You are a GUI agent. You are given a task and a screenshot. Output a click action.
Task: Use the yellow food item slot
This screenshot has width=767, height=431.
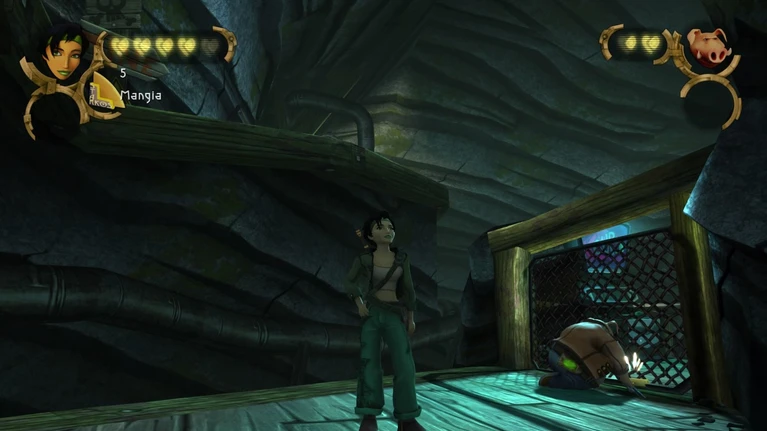click(101, 91)
